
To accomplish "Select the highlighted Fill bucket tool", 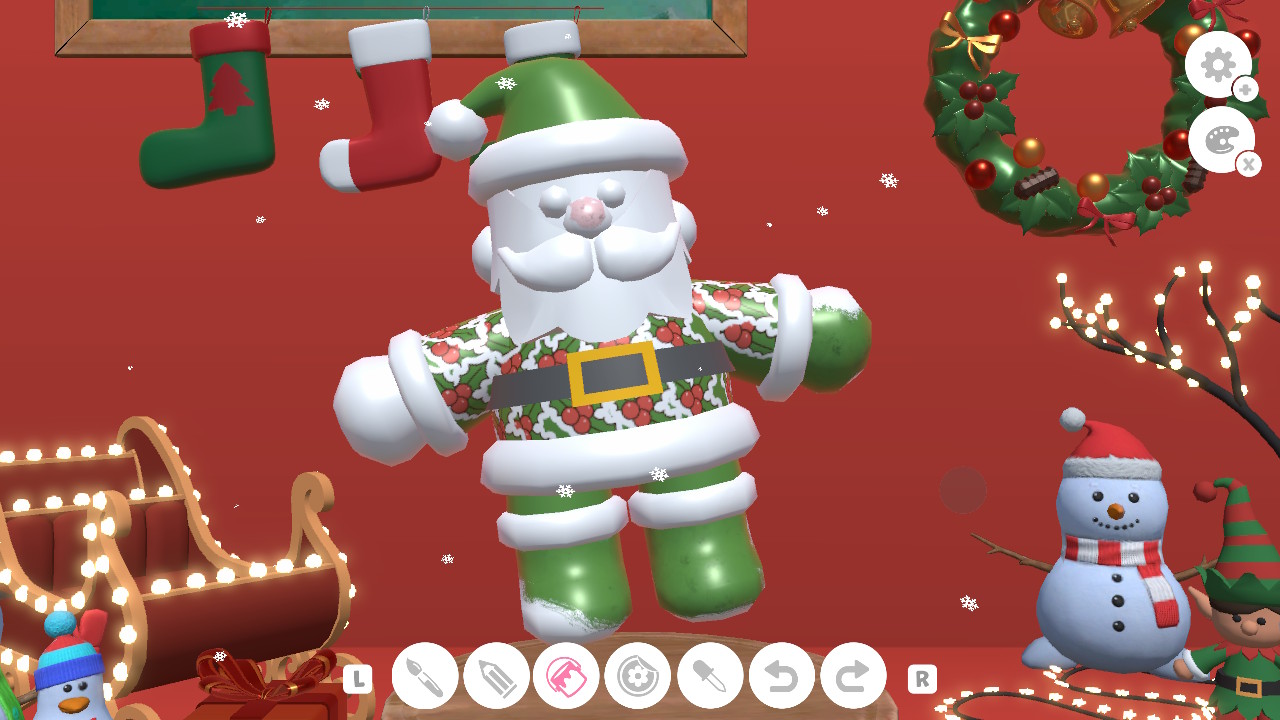I will pos(566,676).
